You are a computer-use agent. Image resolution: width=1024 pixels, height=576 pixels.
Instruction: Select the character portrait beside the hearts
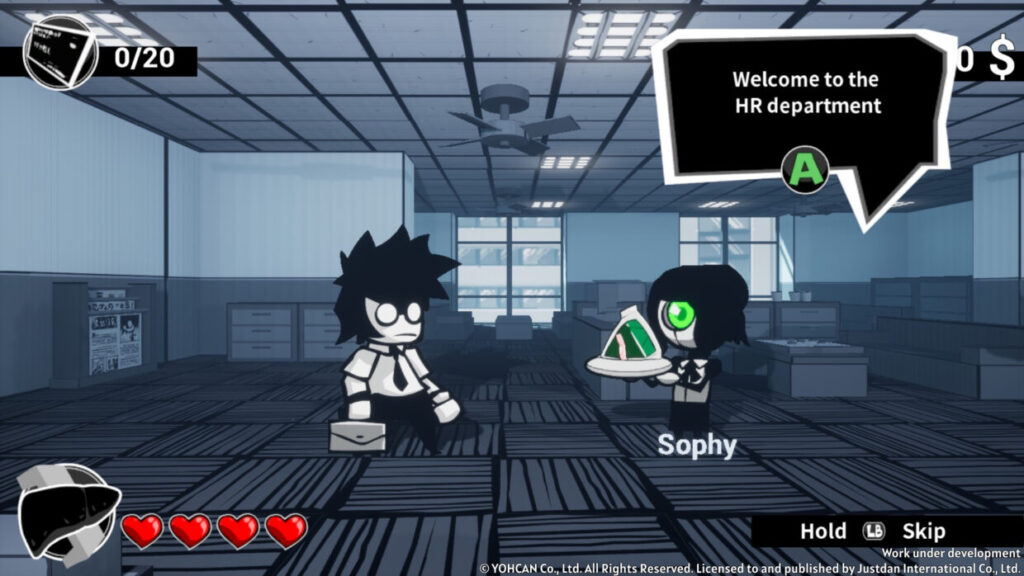[66, 512]
